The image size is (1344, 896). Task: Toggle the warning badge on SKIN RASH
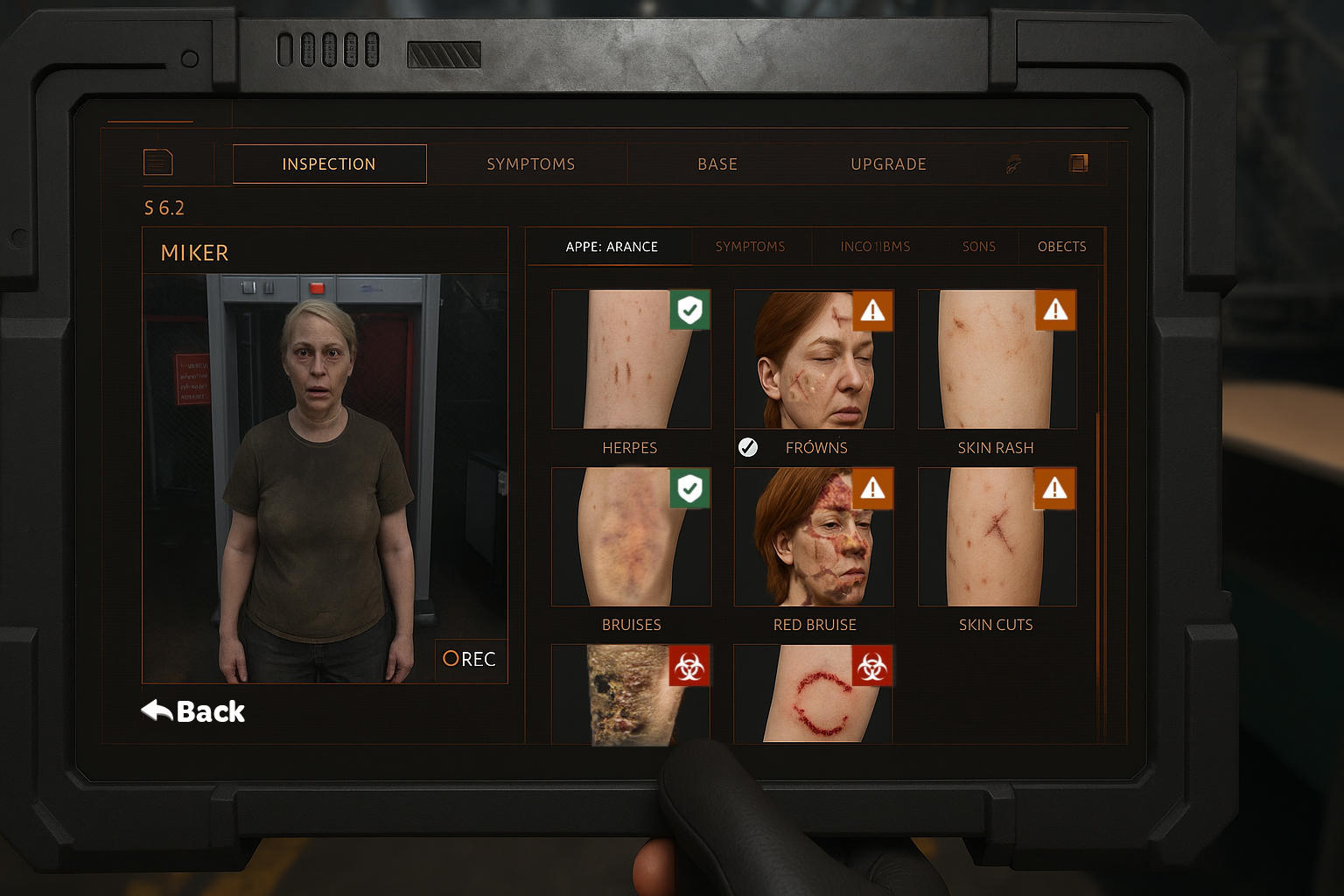[1054, 311]
